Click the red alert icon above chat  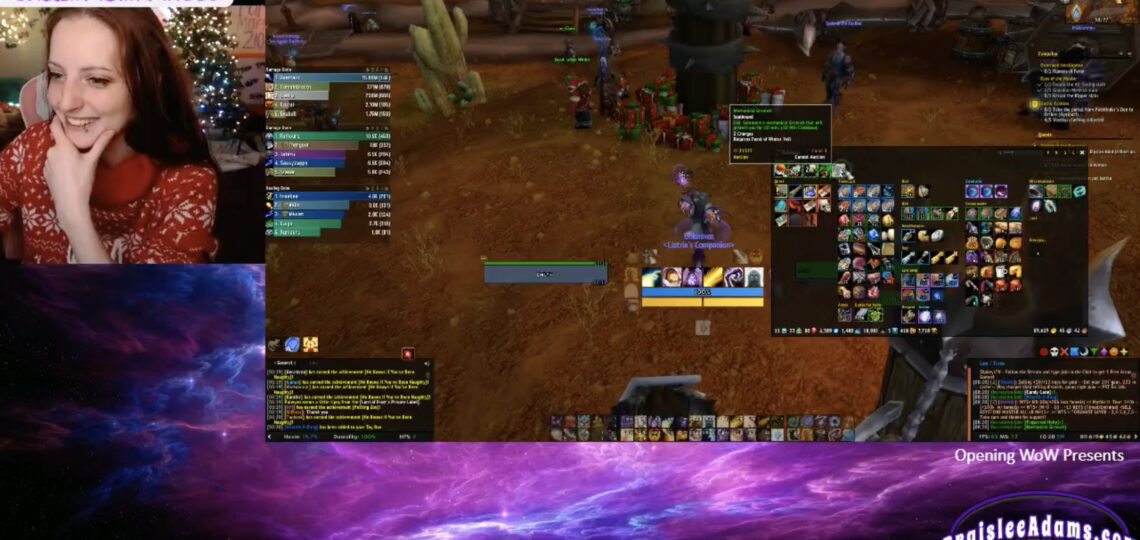click(x=408, y=353)
